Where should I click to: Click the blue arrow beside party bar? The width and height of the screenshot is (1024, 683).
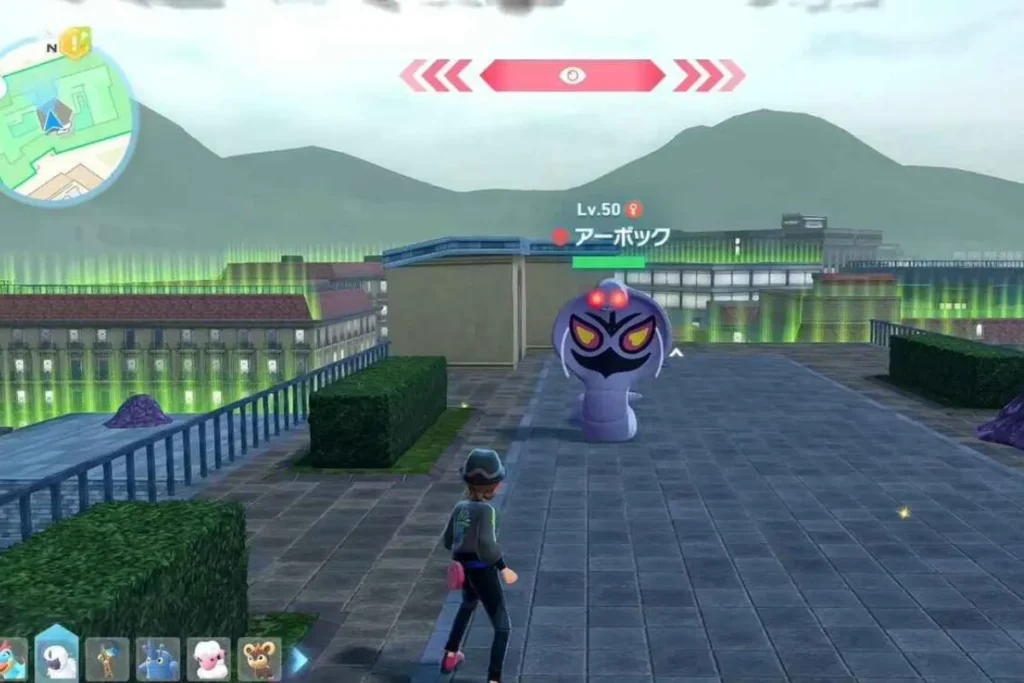[x=299, y=659]
